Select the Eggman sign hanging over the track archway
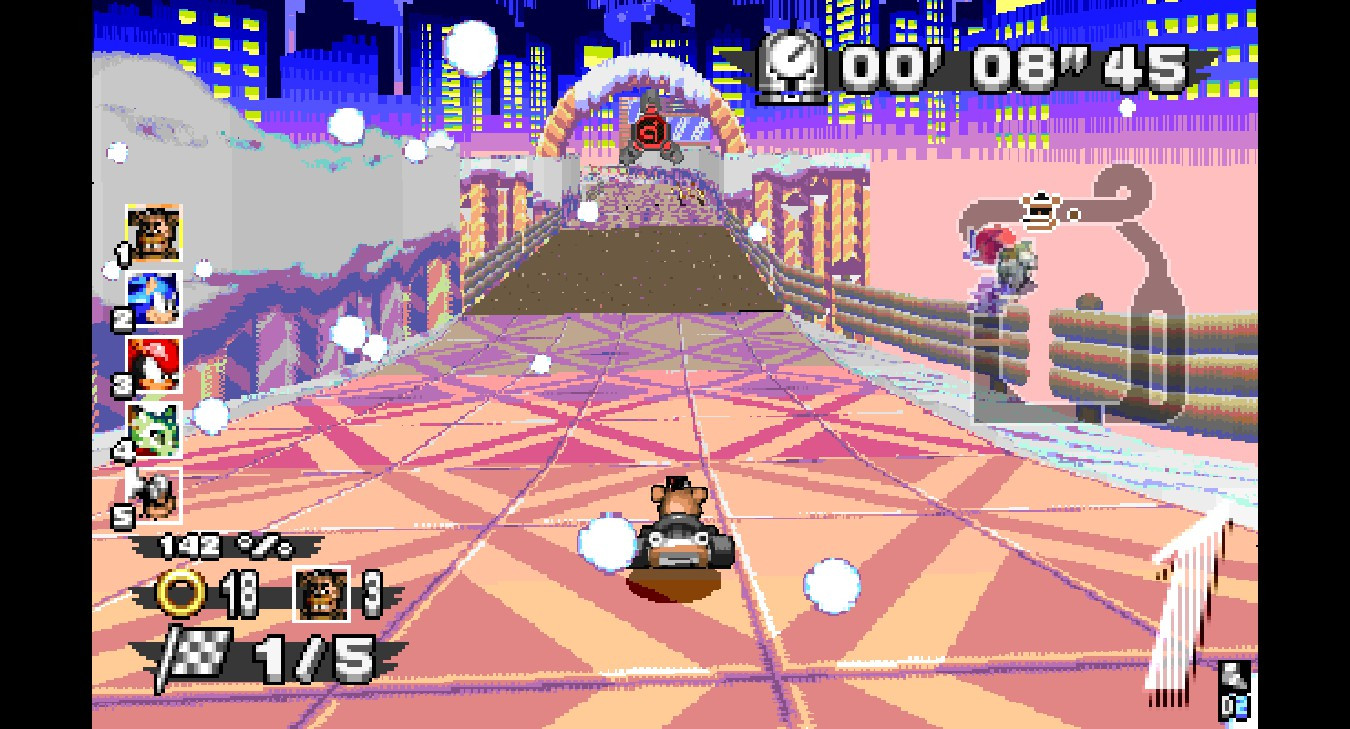 pyautogui.click(x=650, y=131)
